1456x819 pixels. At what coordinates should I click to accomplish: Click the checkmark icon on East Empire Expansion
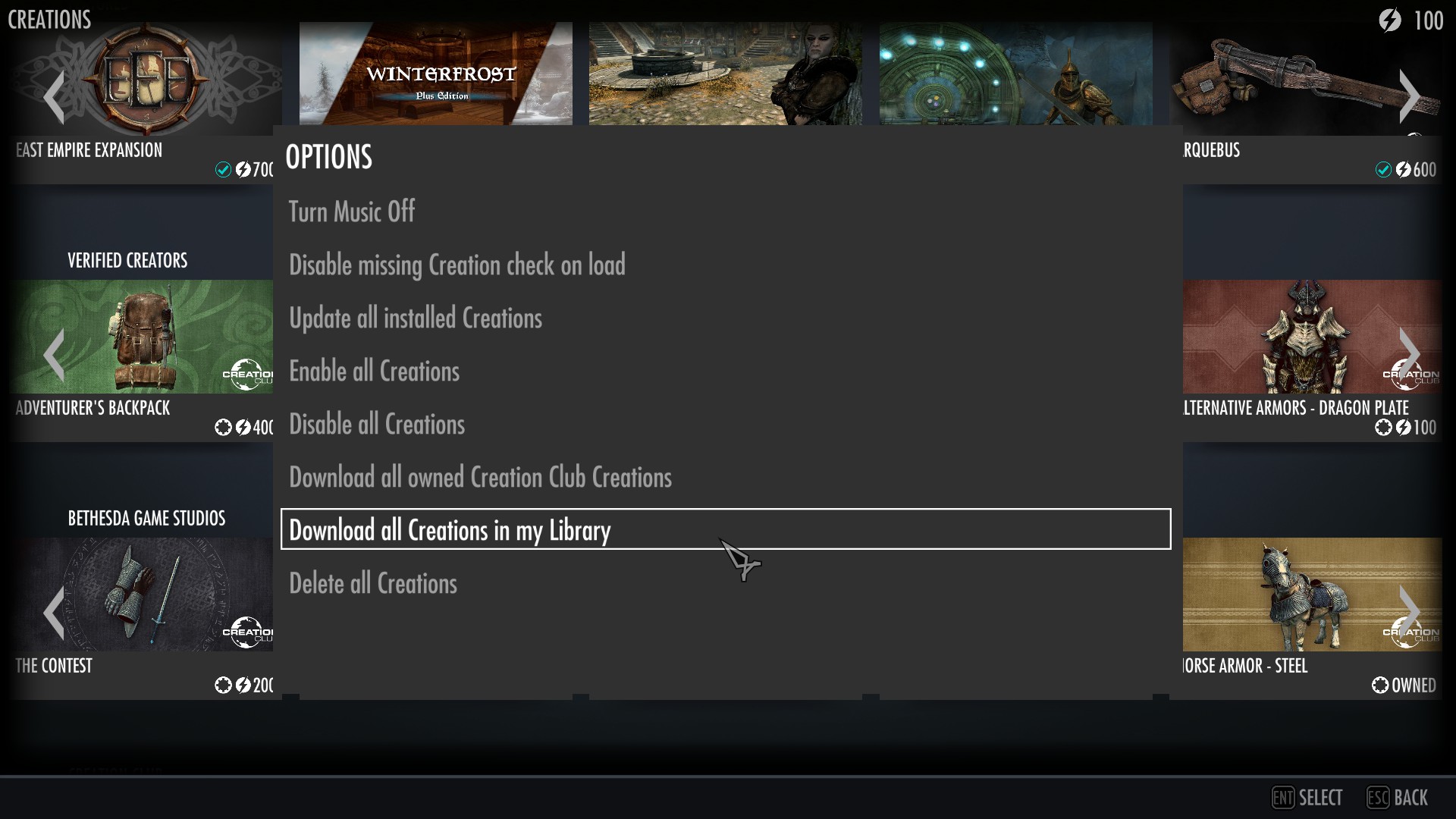click(x=222, y=171)
